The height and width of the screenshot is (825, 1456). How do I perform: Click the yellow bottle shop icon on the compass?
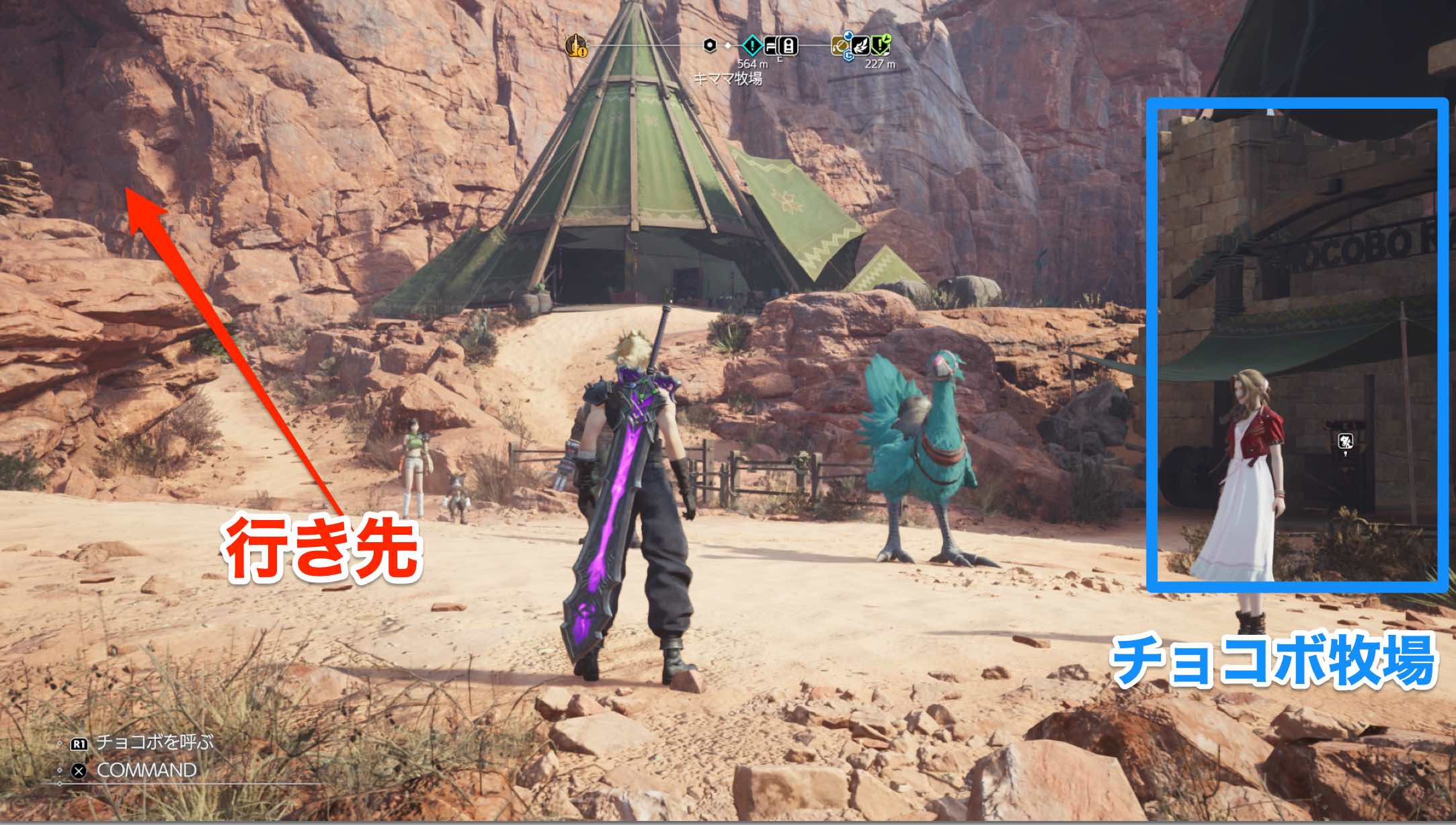[x=576, y=46]
